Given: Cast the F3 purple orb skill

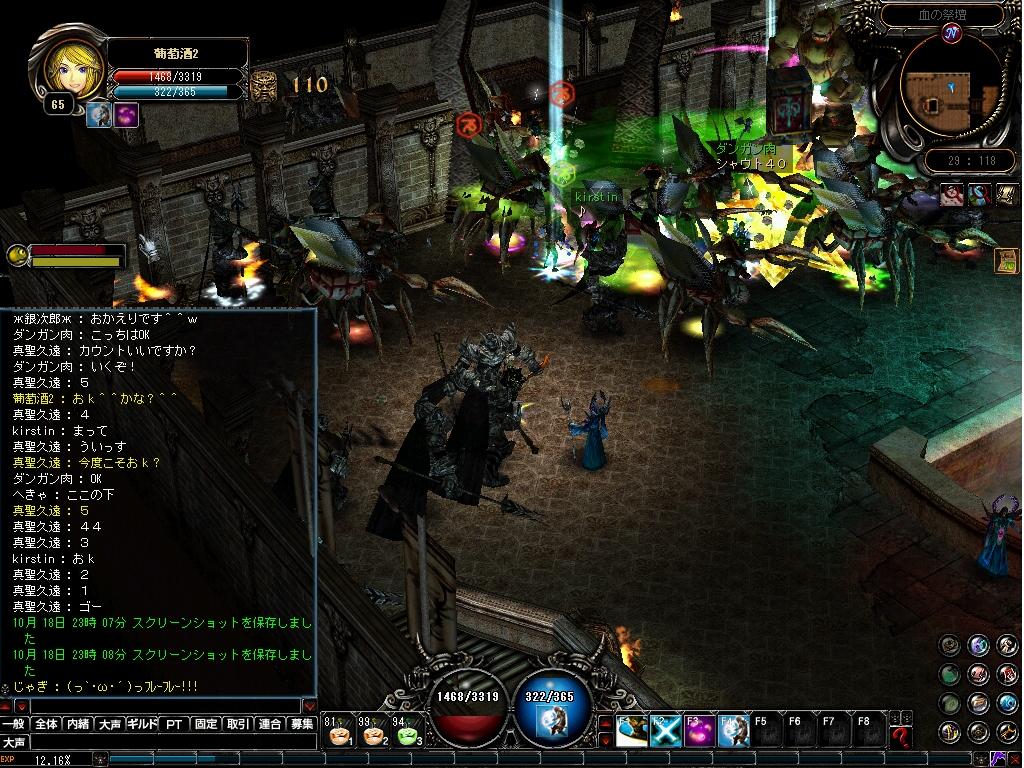Looking at the screenshot, I should [698, 732].
